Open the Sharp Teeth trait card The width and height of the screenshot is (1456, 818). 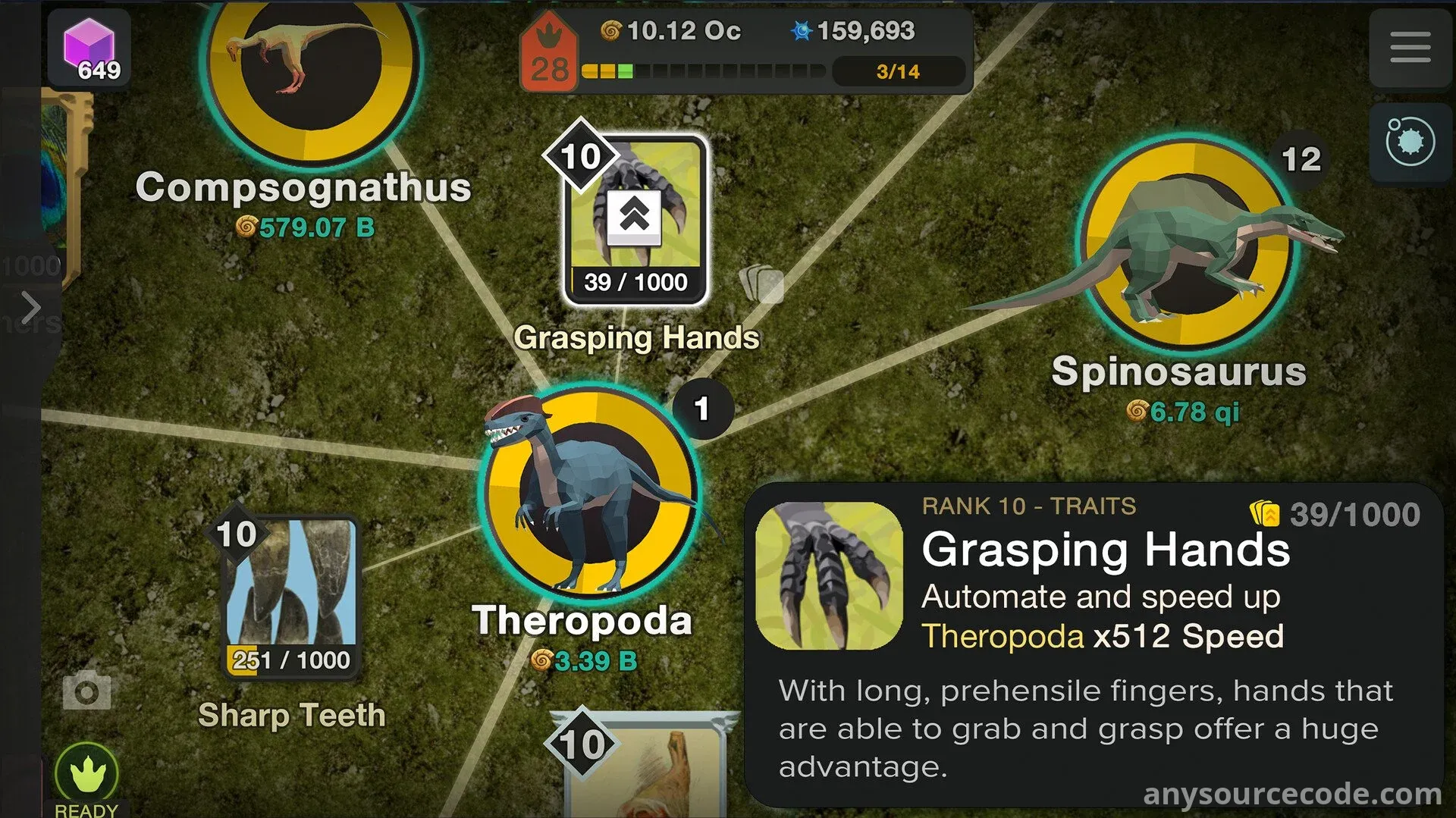pos(290,596)
